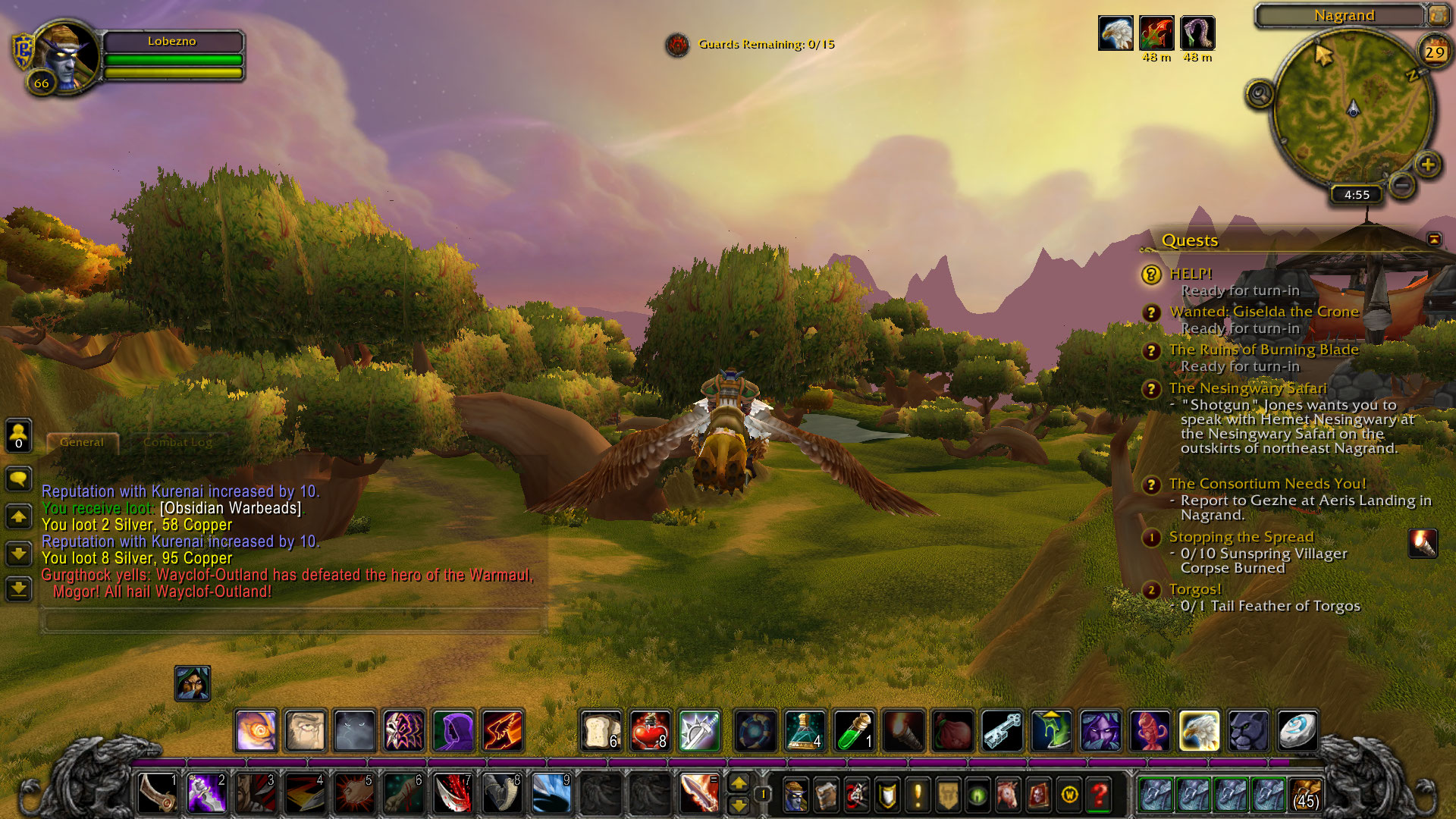Use the silver skeleton key item
The height and width of the screenshot is (819, 1456).
(1002, 731)
